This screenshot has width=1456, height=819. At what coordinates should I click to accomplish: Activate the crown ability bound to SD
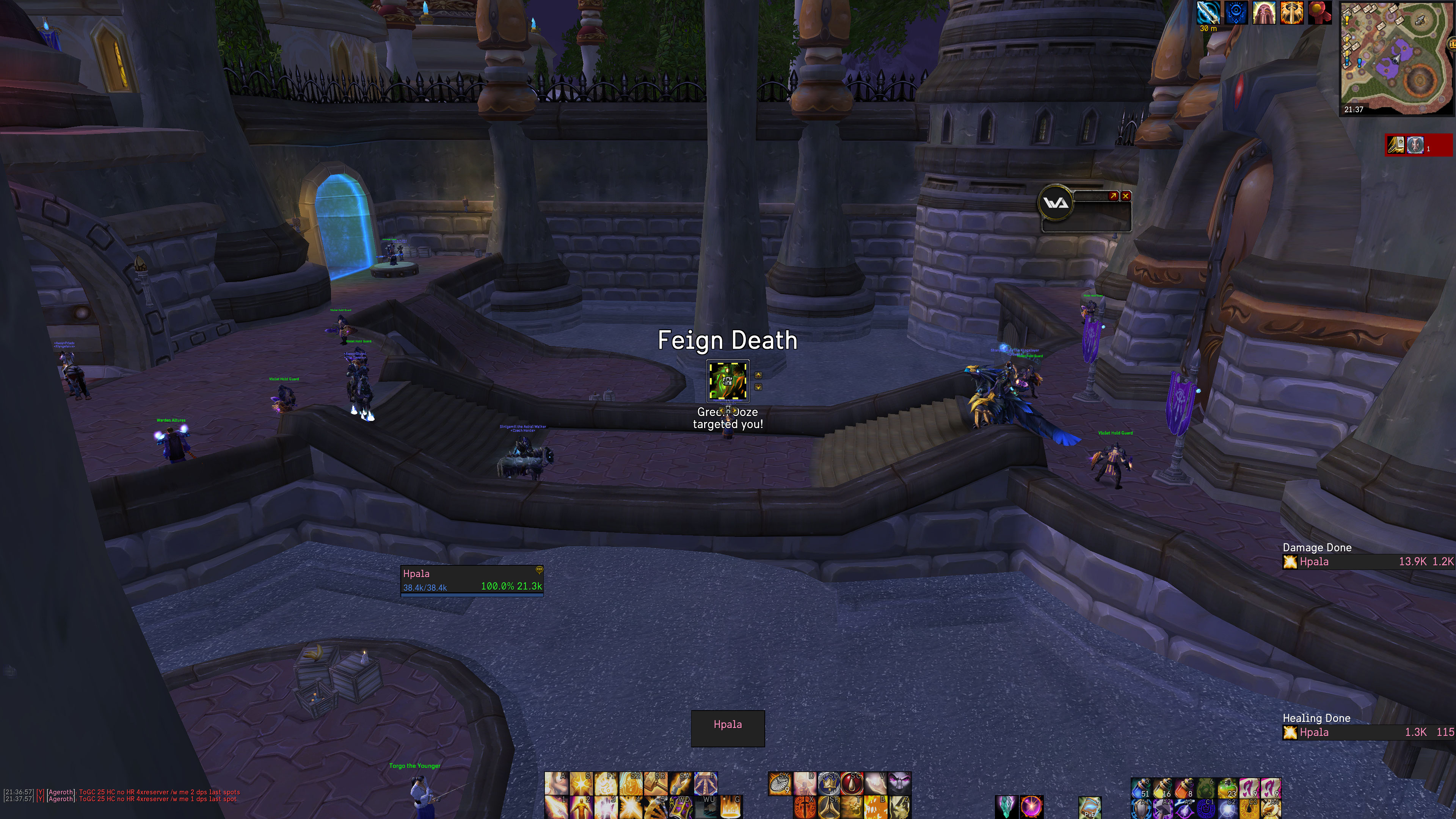click(x=828, y=783)
